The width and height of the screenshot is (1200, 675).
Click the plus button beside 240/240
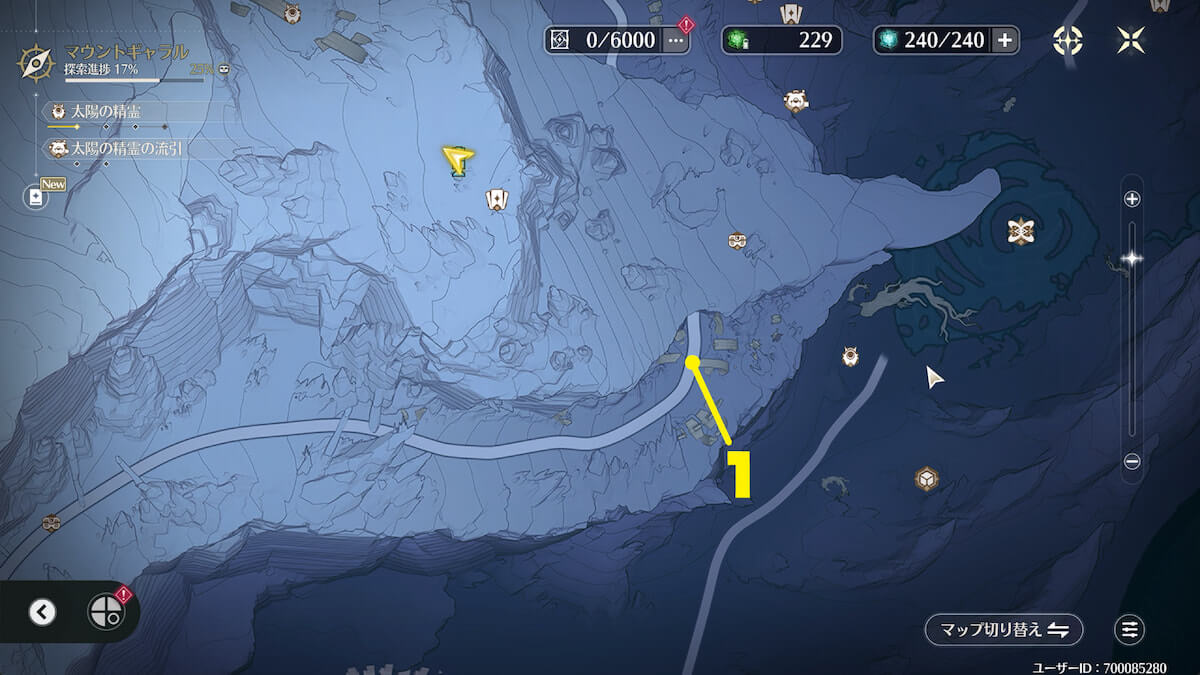click(x=1005, y=40)
